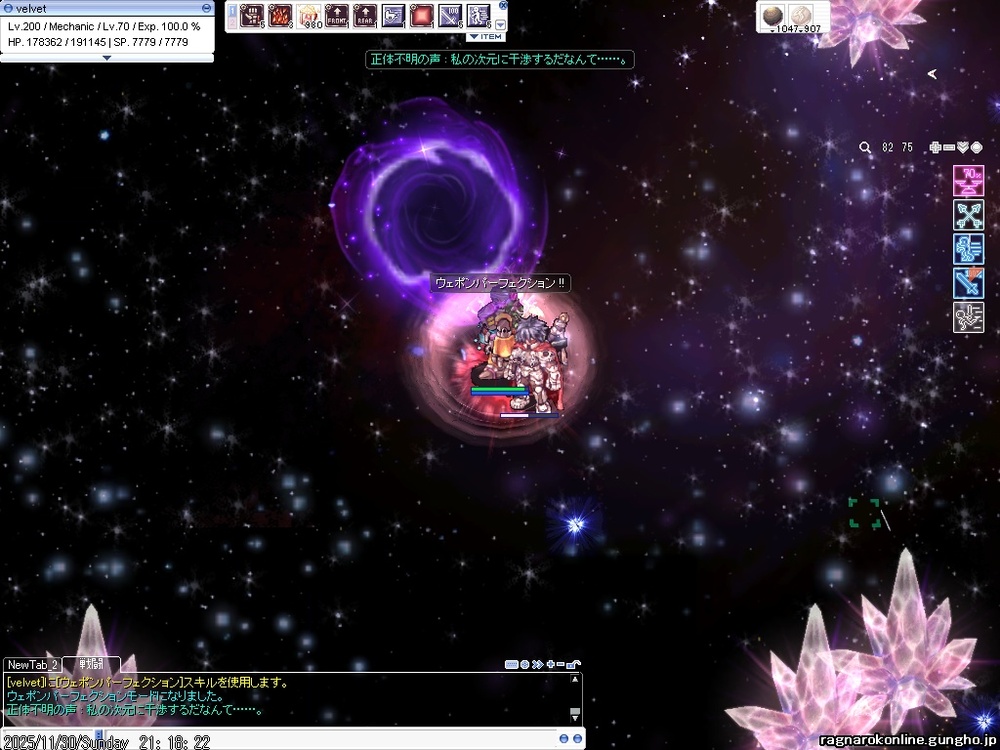Open the NewTab_2 chat tab
This screenshot has height=750, width=1000.
pyautogui.click(x=32, y=664)
